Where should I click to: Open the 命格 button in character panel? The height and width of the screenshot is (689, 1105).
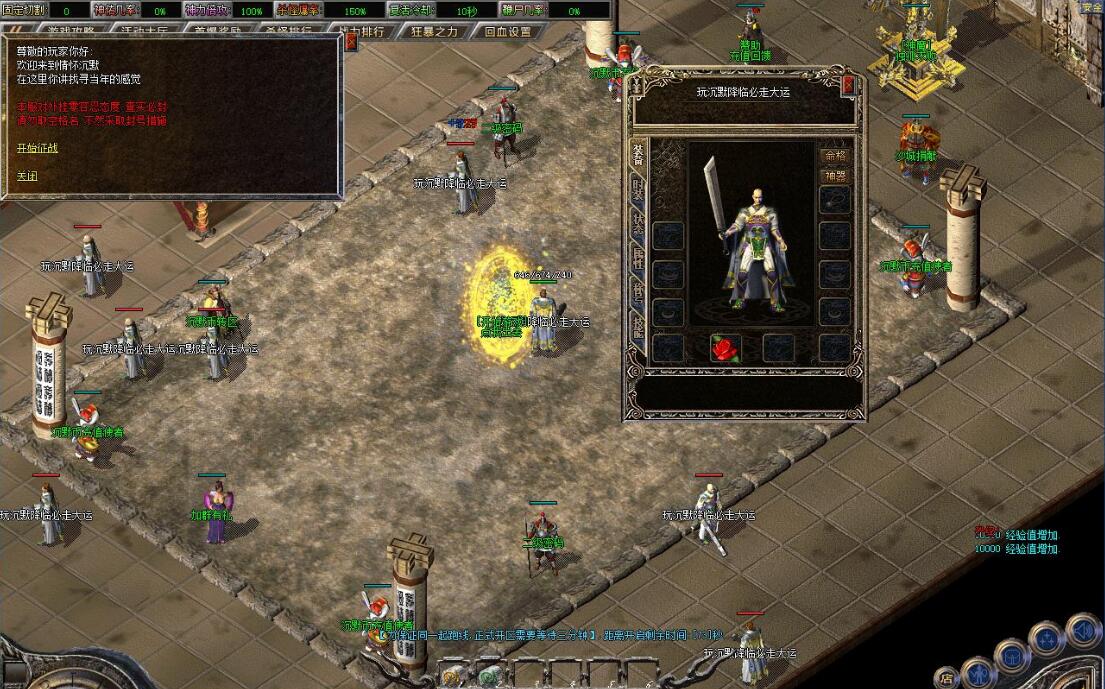pyautogui.click(x=834, y=156)
